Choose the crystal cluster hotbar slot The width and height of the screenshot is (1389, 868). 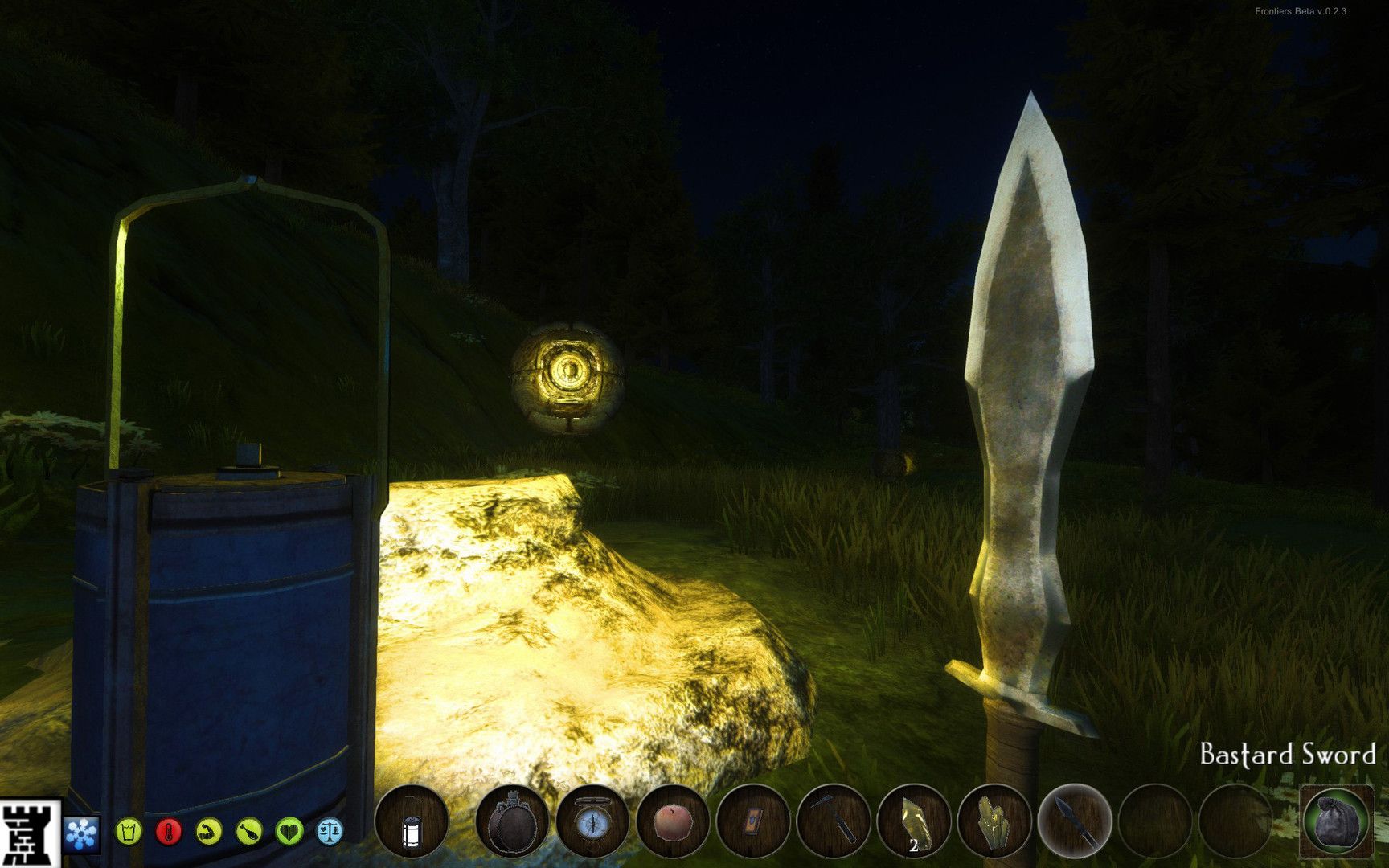[994, 823]
